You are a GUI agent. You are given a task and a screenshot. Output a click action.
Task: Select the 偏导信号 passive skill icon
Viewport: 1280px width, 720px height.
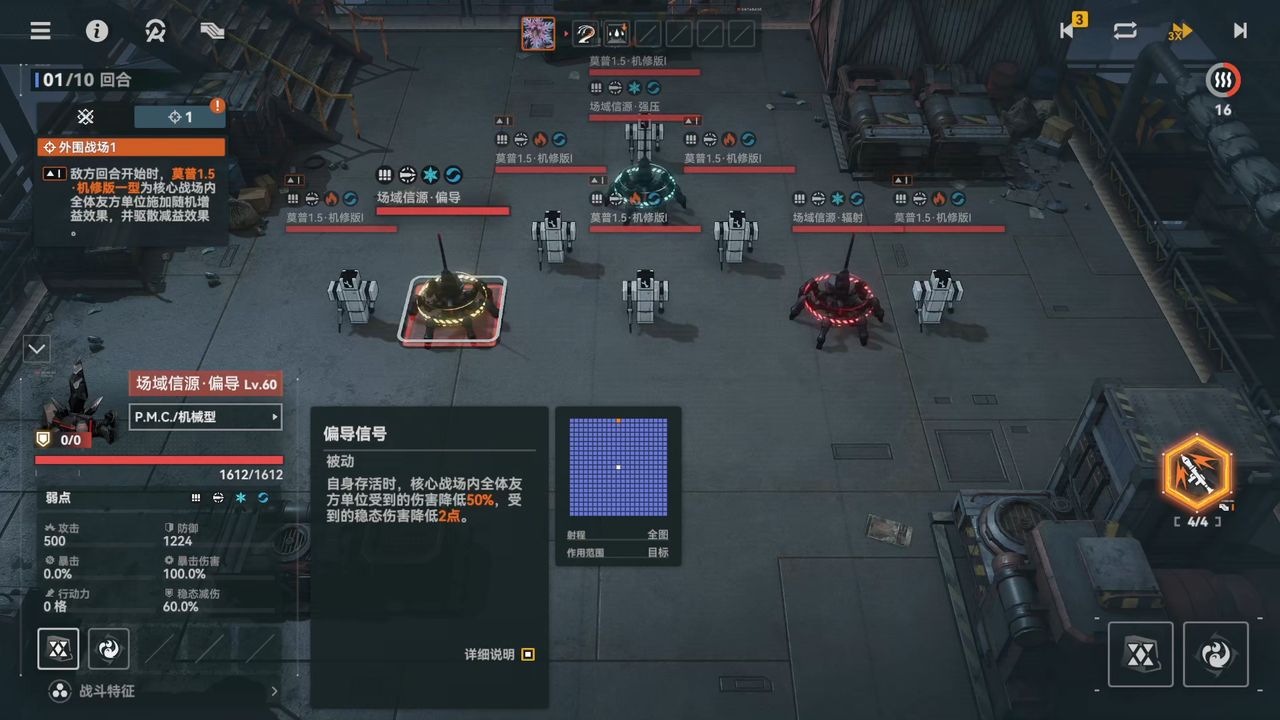pyautogui.click(x=58, y=649)
